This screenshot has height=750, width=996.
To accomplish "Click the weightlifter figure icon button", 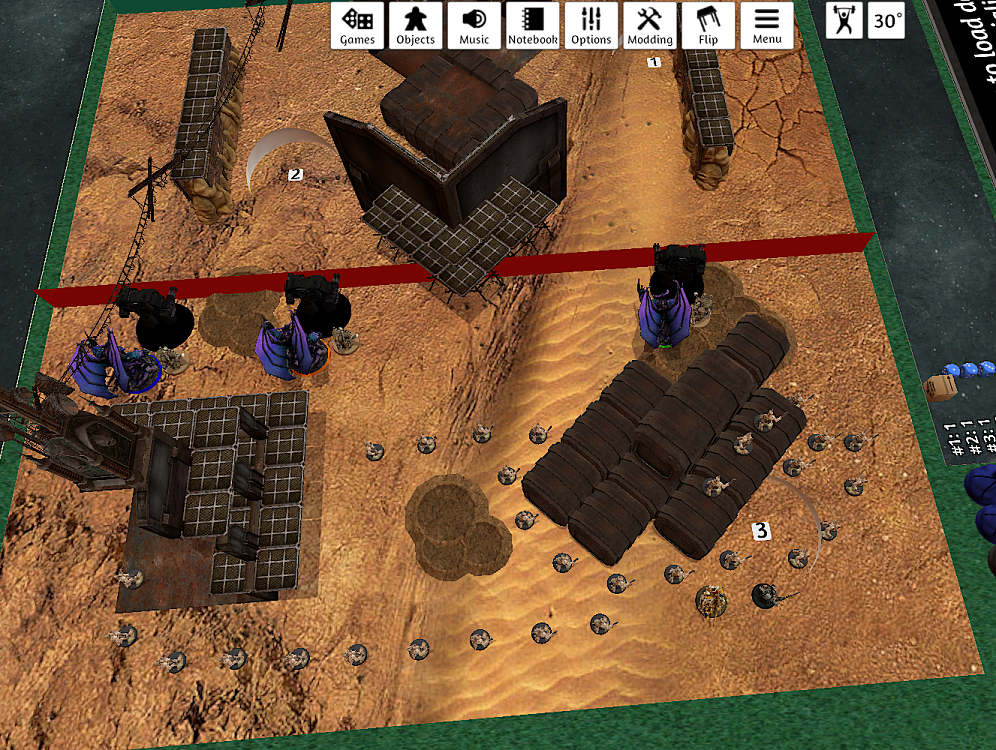I will tap(845, 21).
